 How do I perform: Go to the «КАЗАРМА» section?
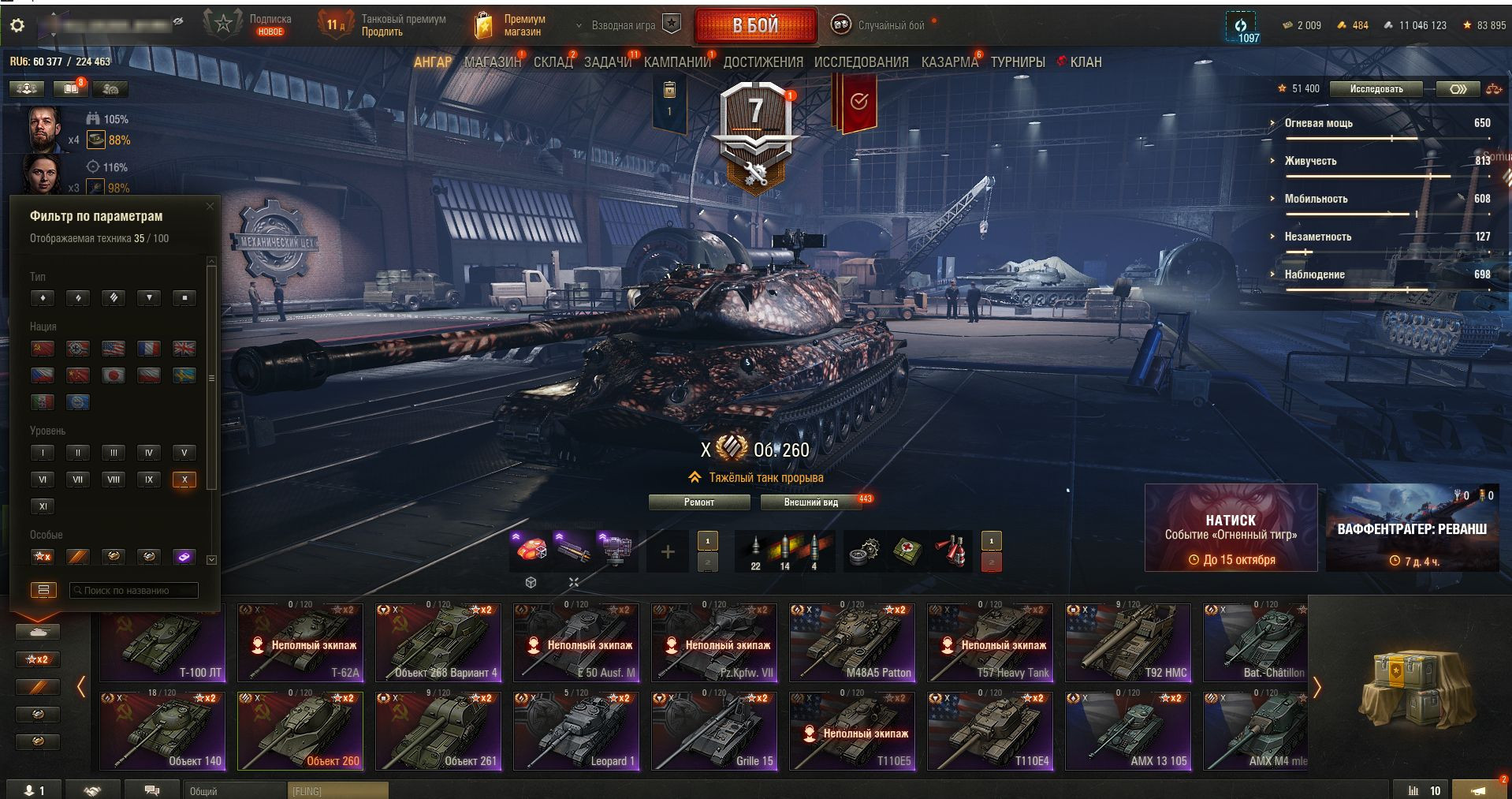point(949,62)
